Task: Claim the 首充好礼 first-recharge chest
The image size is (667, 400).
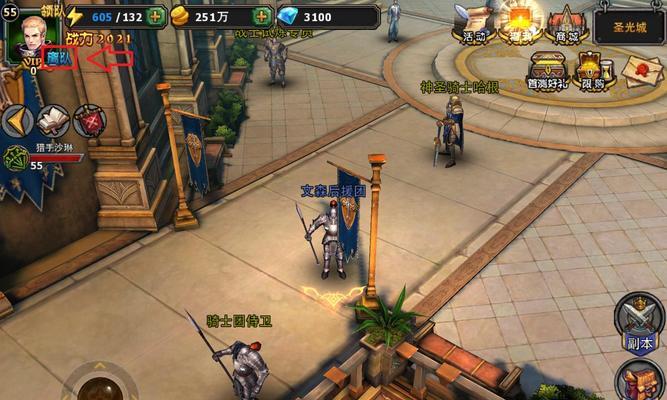Action: [548, 70]
